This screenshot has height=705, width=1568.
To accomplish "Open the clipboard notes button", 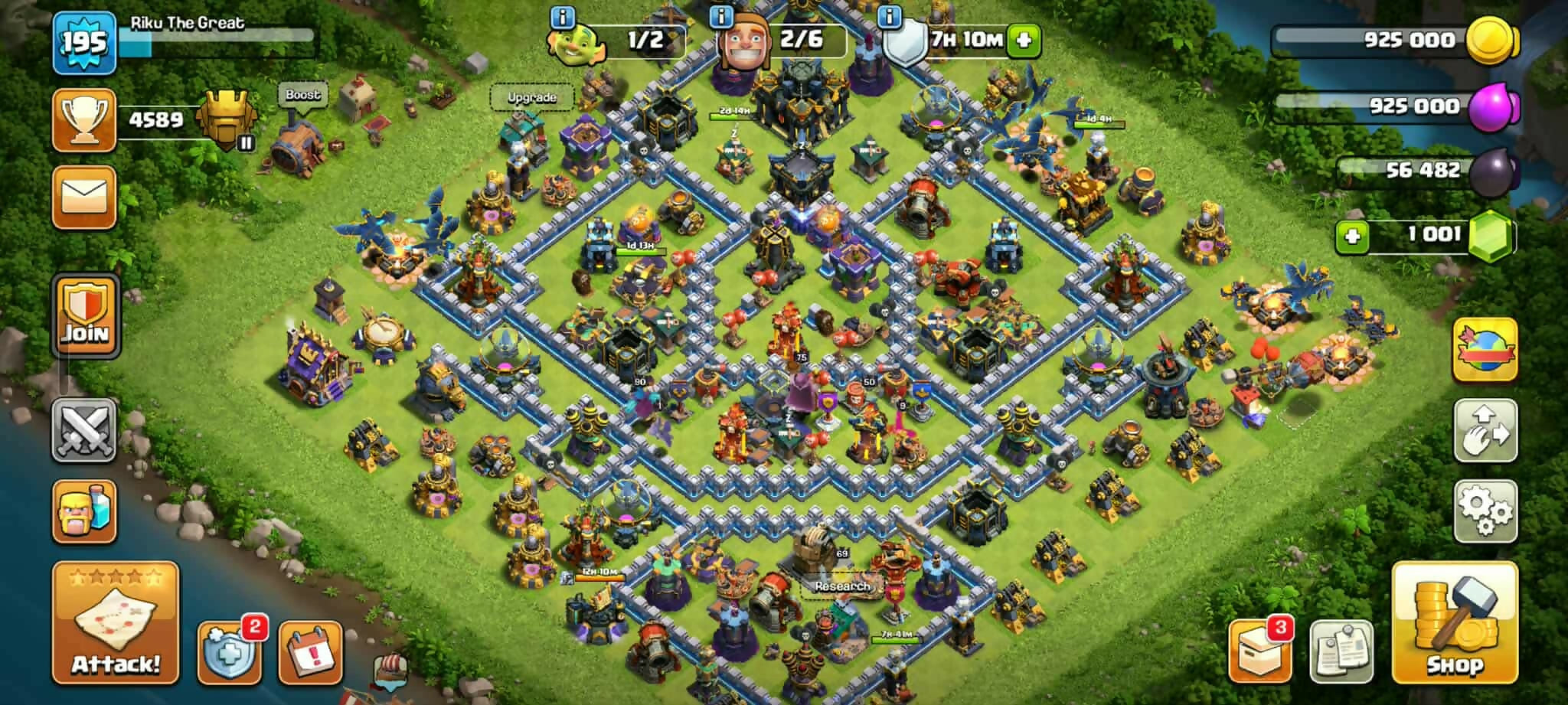I will pyautogui.click(x=1341, y=651).
